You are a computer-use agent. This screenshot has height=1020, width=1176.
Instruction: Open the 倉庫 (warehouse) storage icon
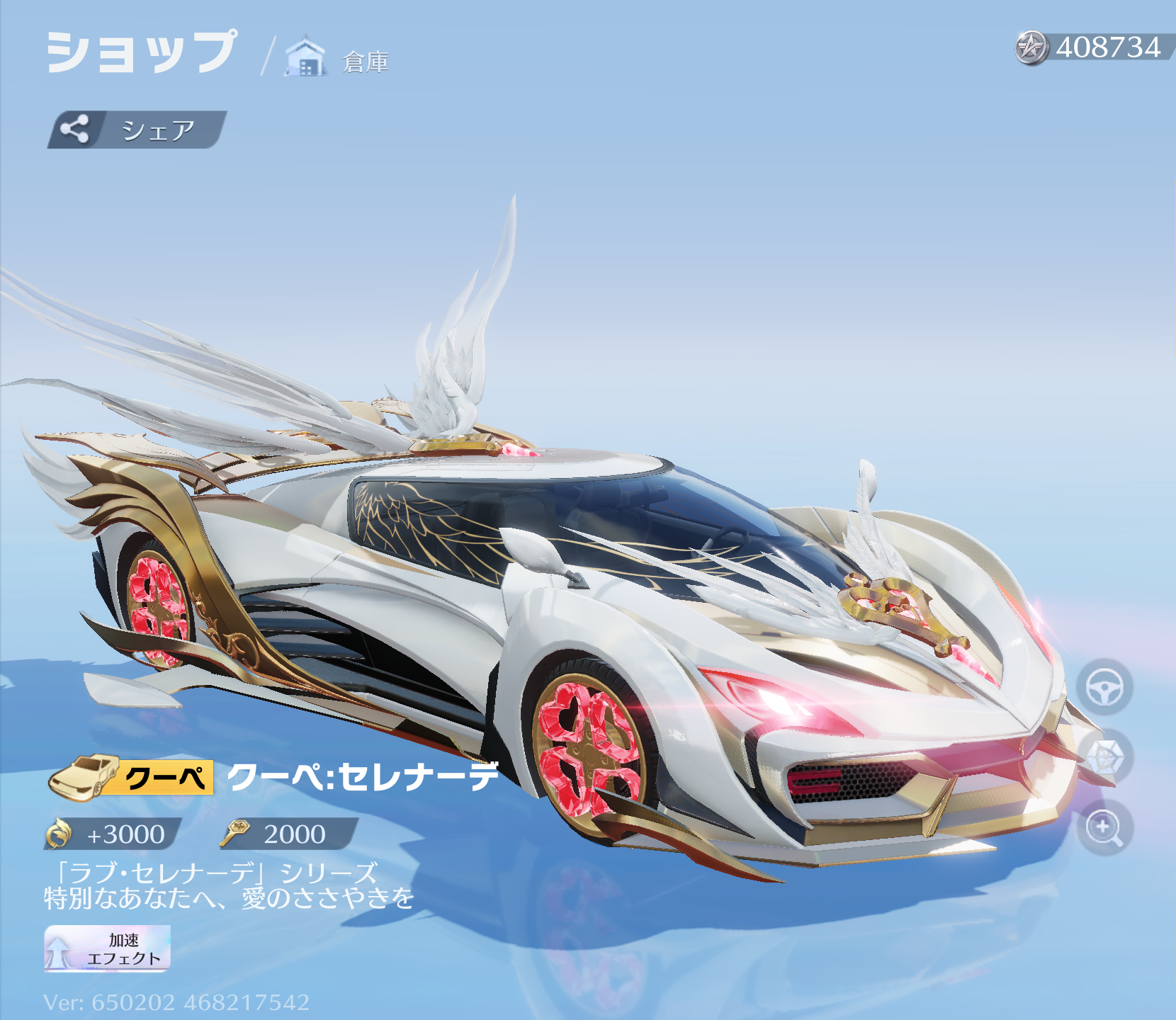point(303,57)
